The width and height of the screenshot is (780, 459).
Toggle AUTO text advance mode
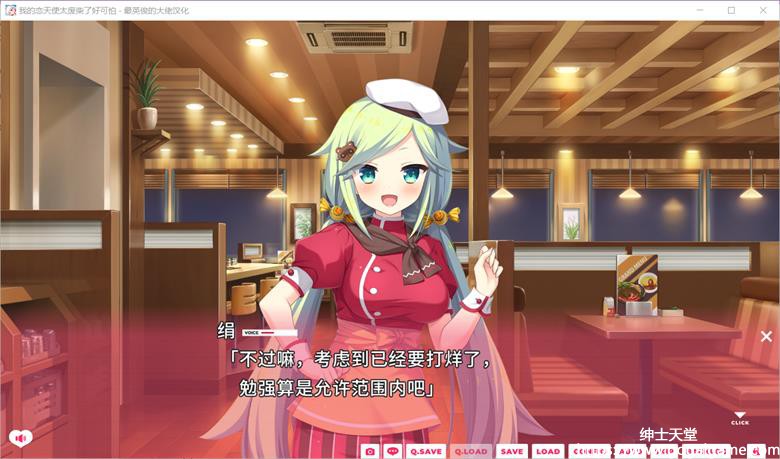tap(629, 451)
